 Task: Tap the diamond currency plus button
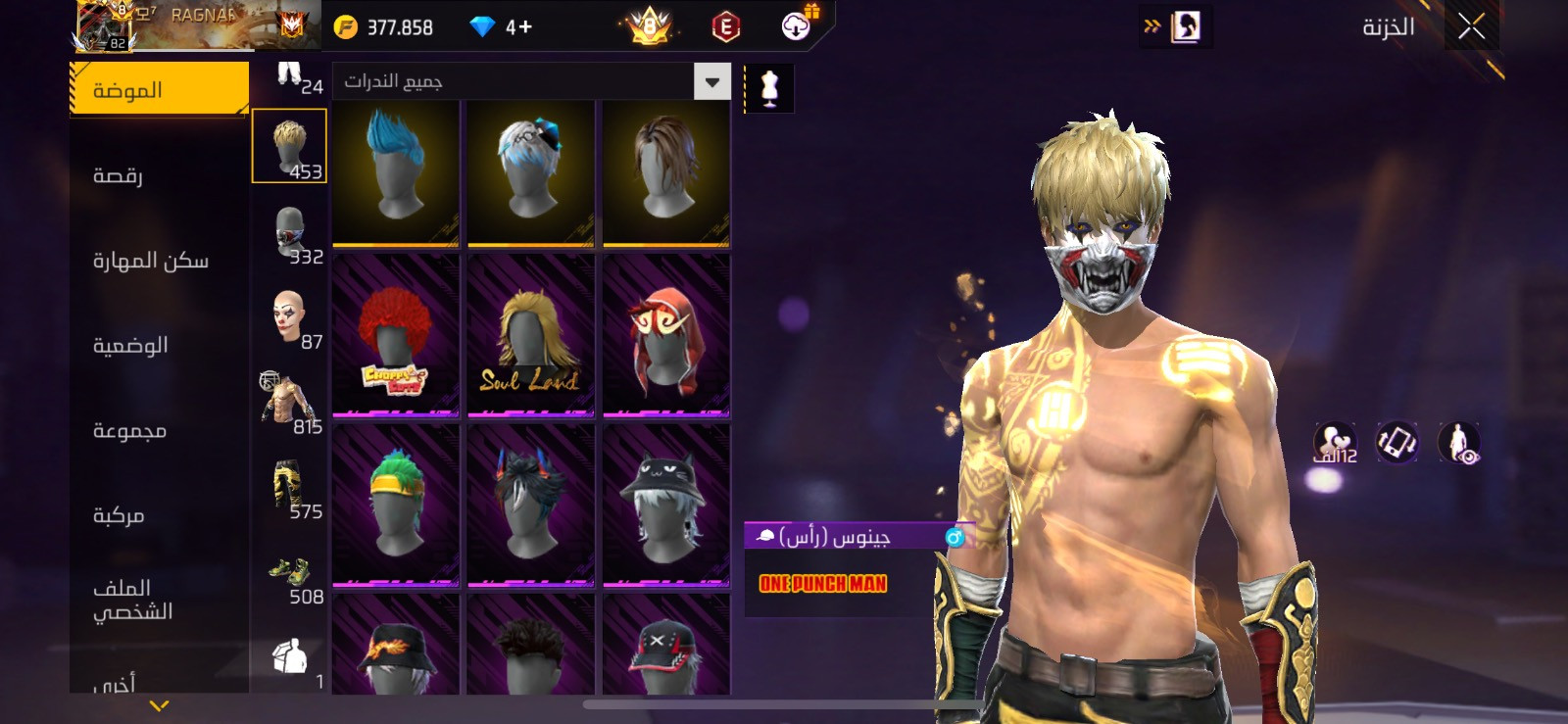pyautogui.click(x=519, y=27)
